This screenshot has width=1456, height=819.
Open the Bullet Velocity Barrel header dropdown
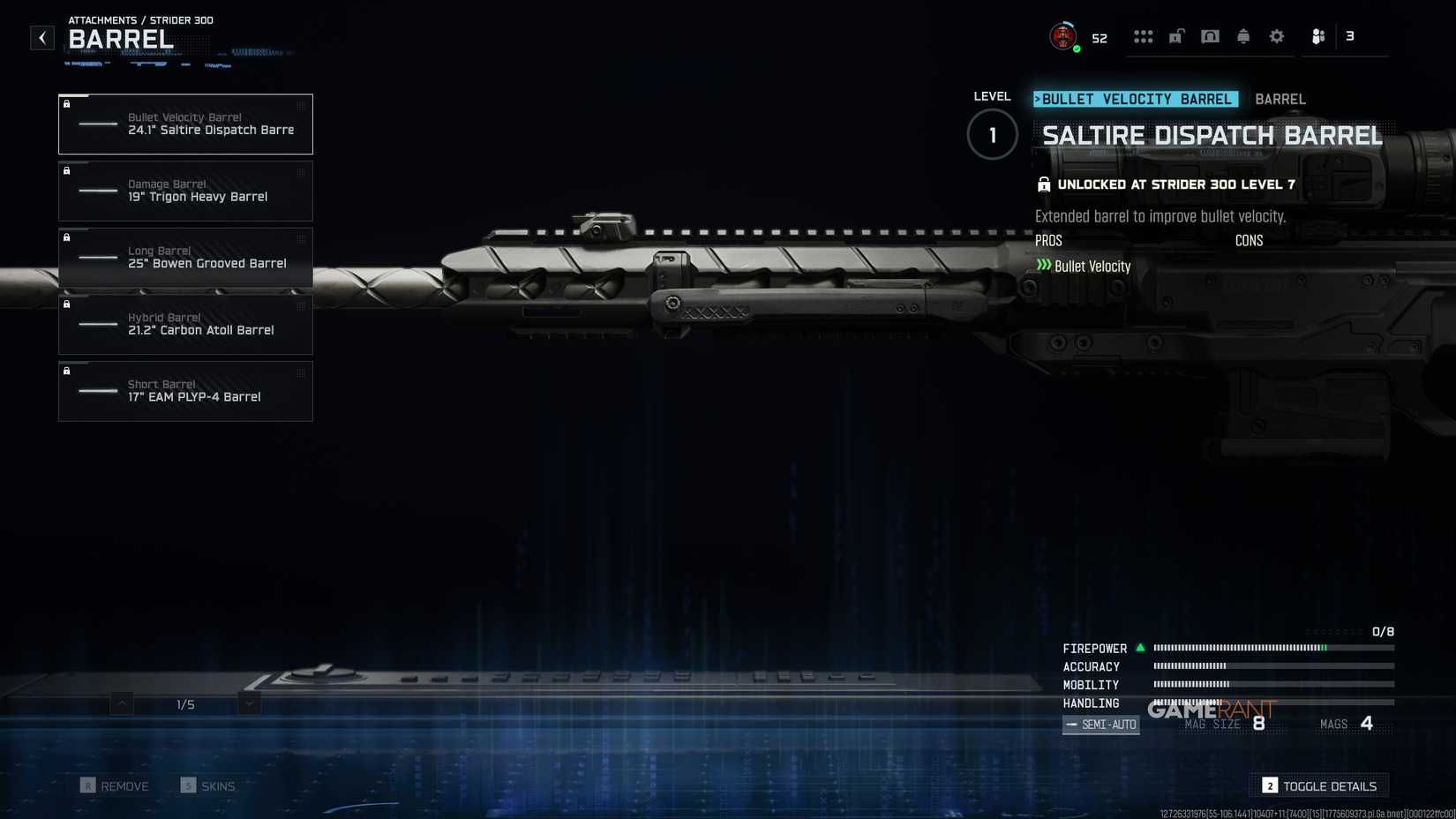(x=1136, y=99)
